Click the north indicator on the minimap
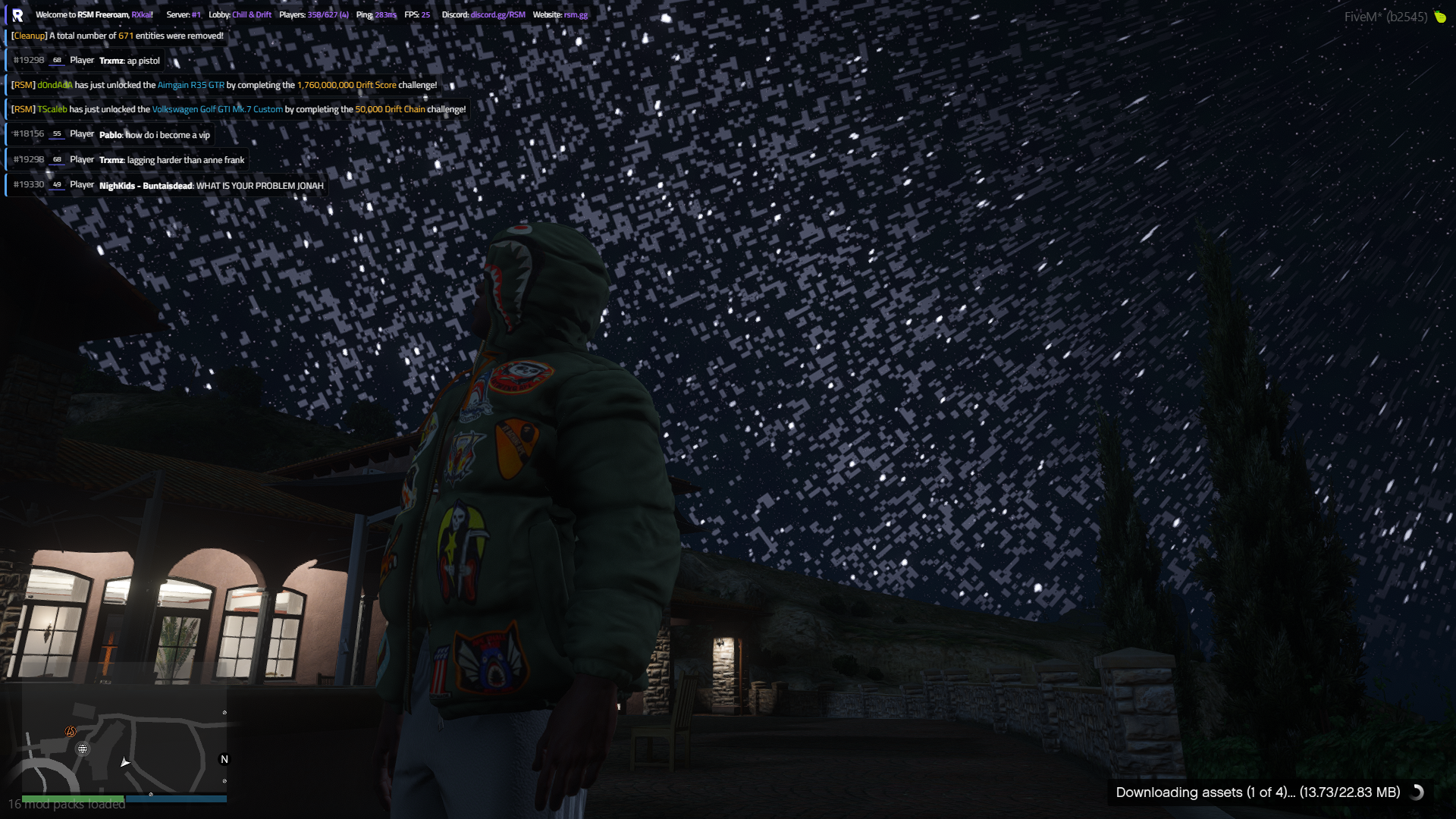The height and width of the screenshot is (819, 1456). pyautogui.click(x=223, y=759)
